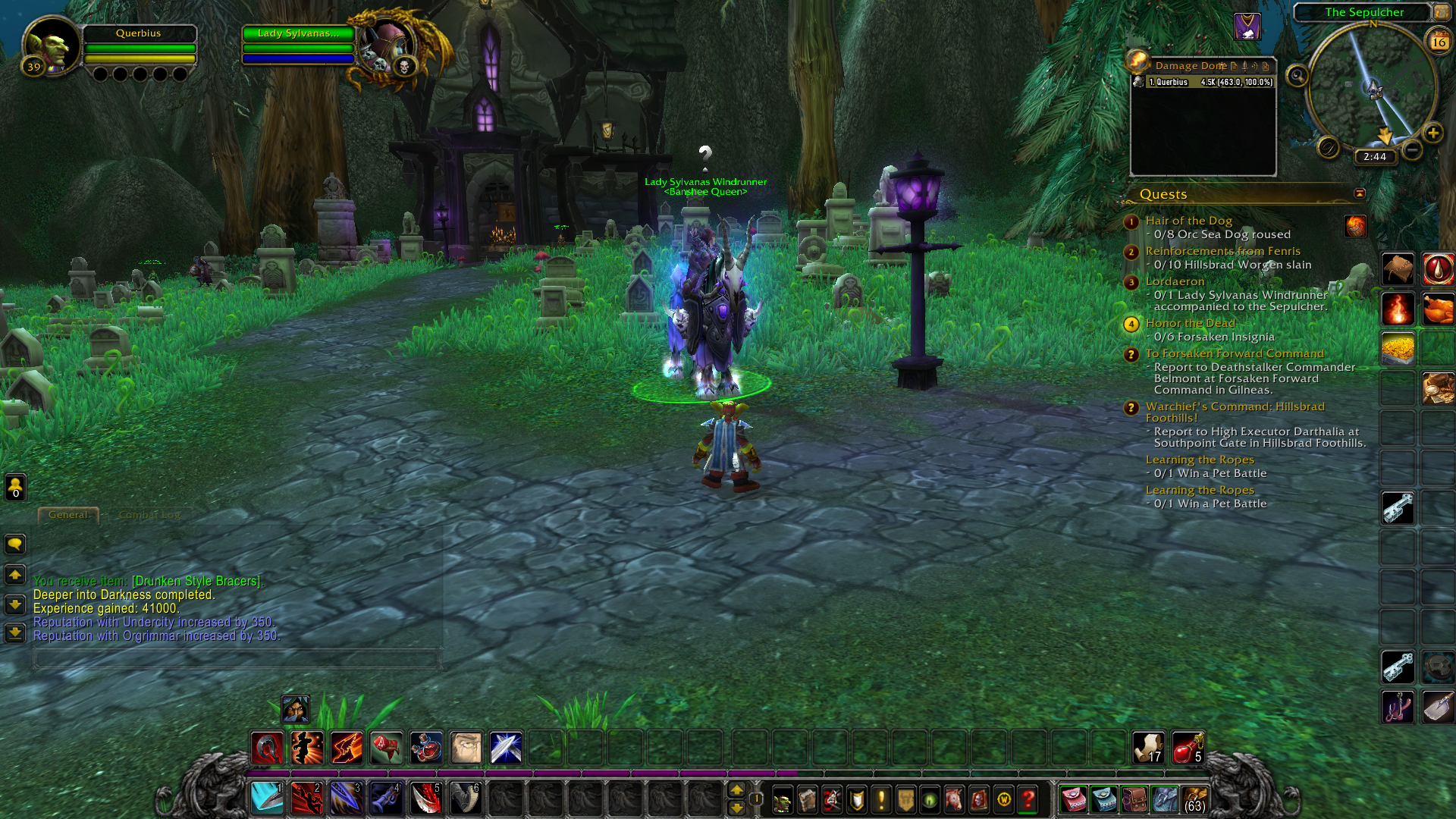Image resolution: width=1456 pixels, height=819 pixels.
Task: Open the main backpack with 63 free slots
Action: 1194,799
